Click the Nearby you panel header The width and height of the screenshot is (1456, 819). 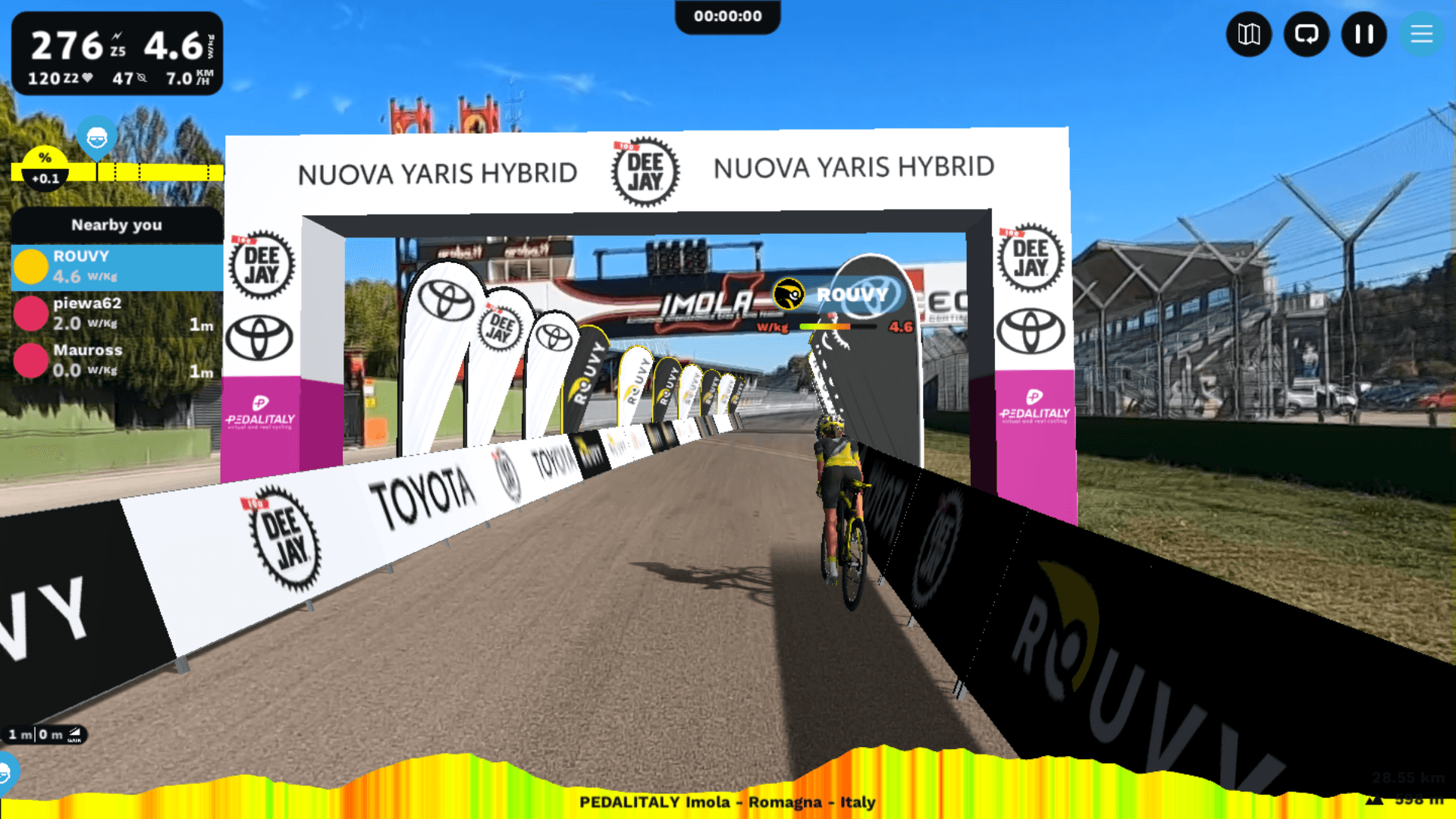pyautogui.click(x=117, y=224)
